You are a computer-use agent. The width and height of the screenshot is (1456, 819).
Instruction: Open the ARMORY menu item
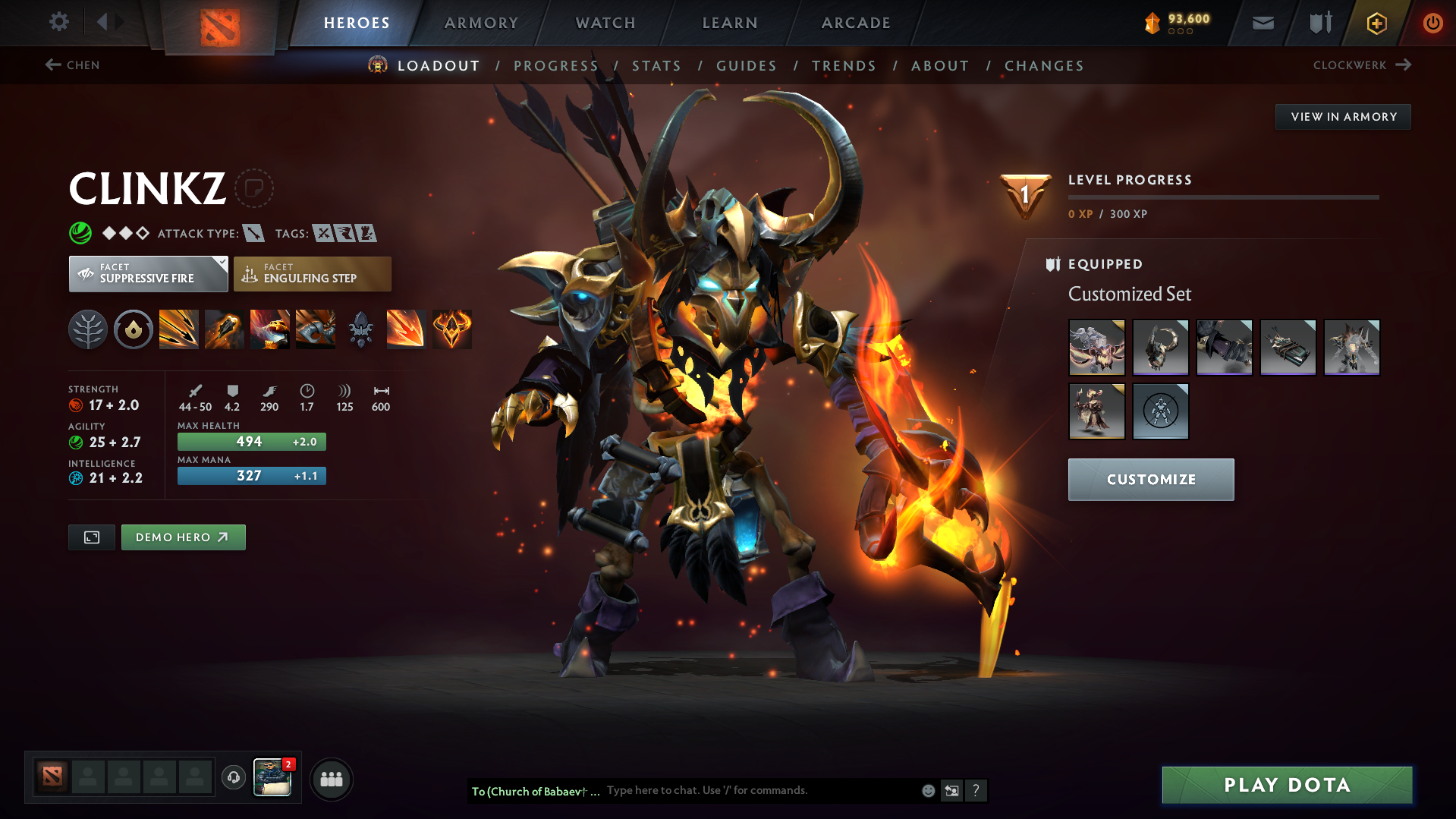(x=481, y=23)
